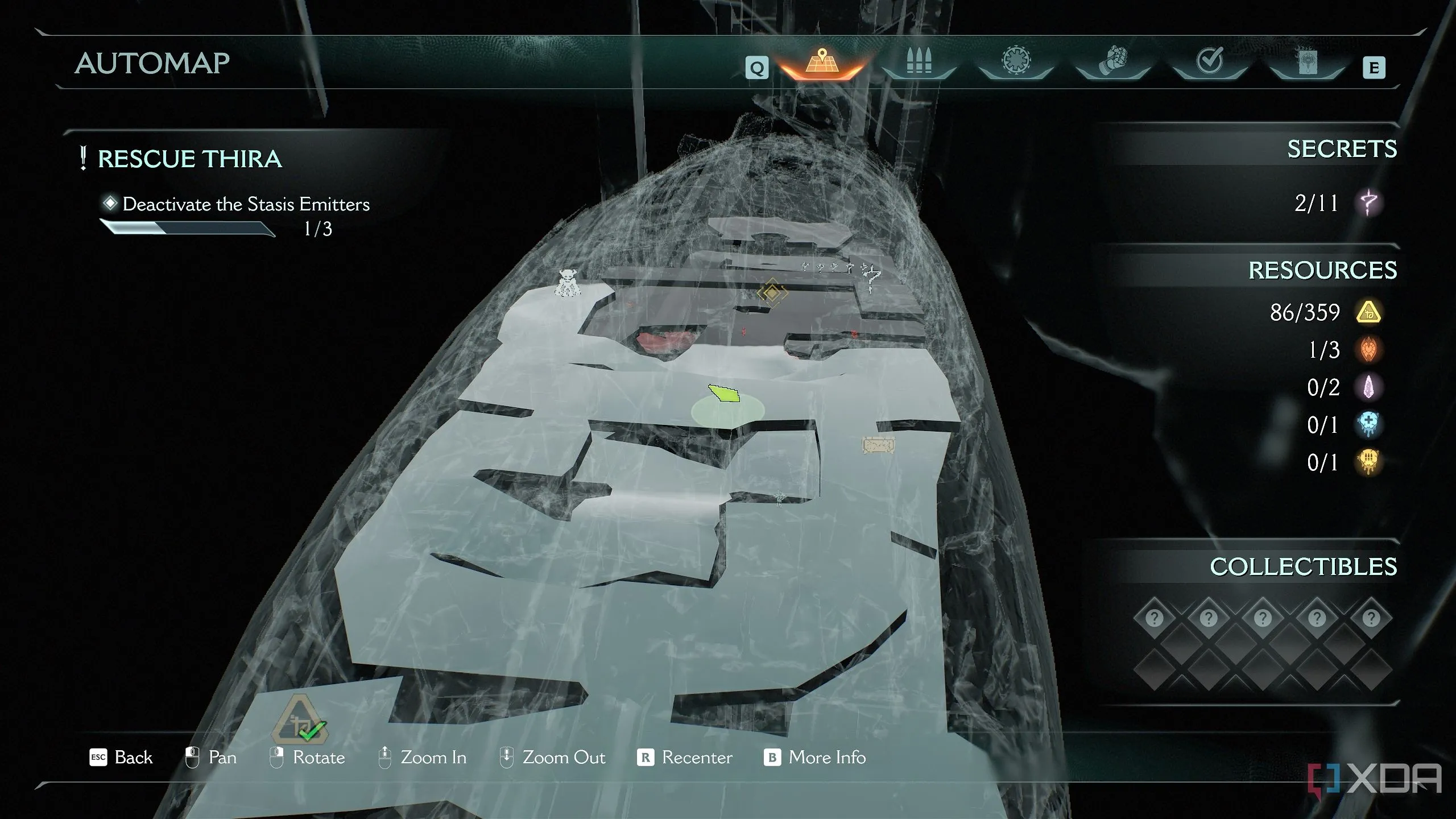
Task: Recenter the automap view
Action: pos(685,758)
